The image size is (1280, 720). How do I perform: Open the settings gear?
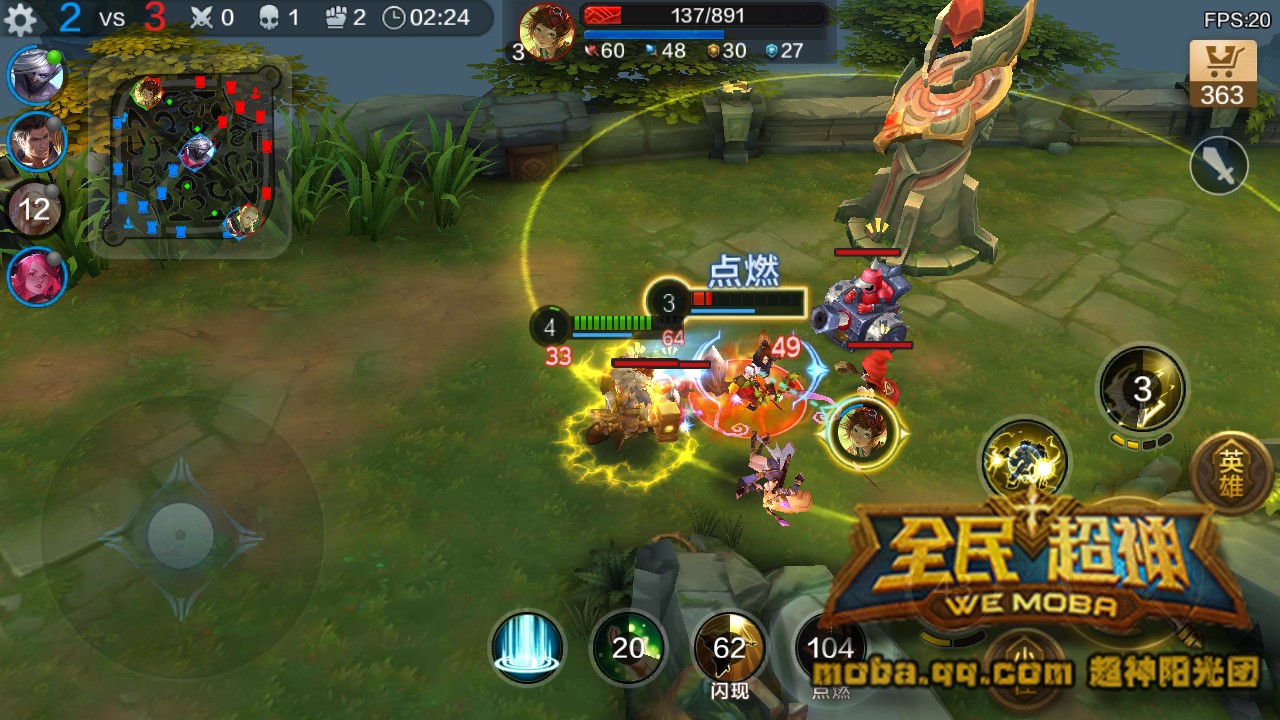(x=22, y=17)
